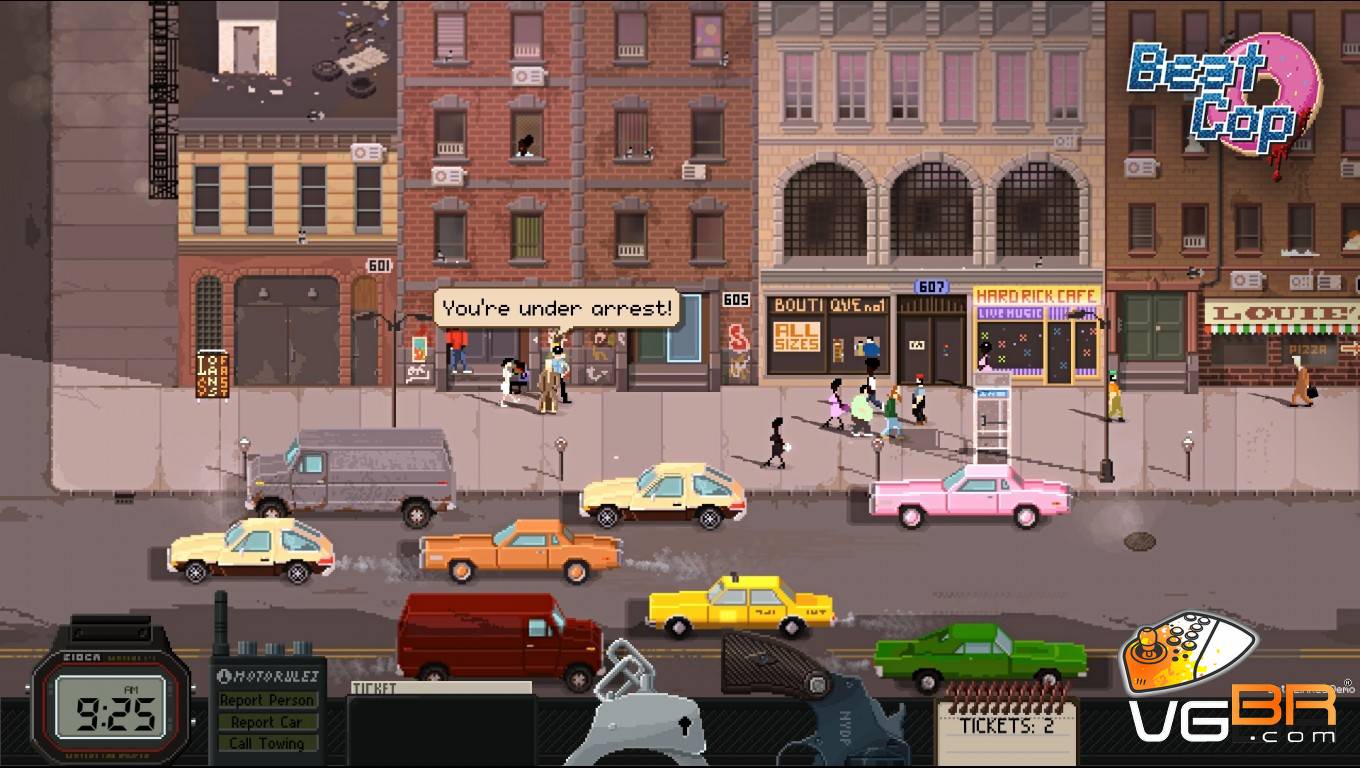Use the handcuffs
The image size is (1360, 768).
pyautogui.click(x=639, y=712)
